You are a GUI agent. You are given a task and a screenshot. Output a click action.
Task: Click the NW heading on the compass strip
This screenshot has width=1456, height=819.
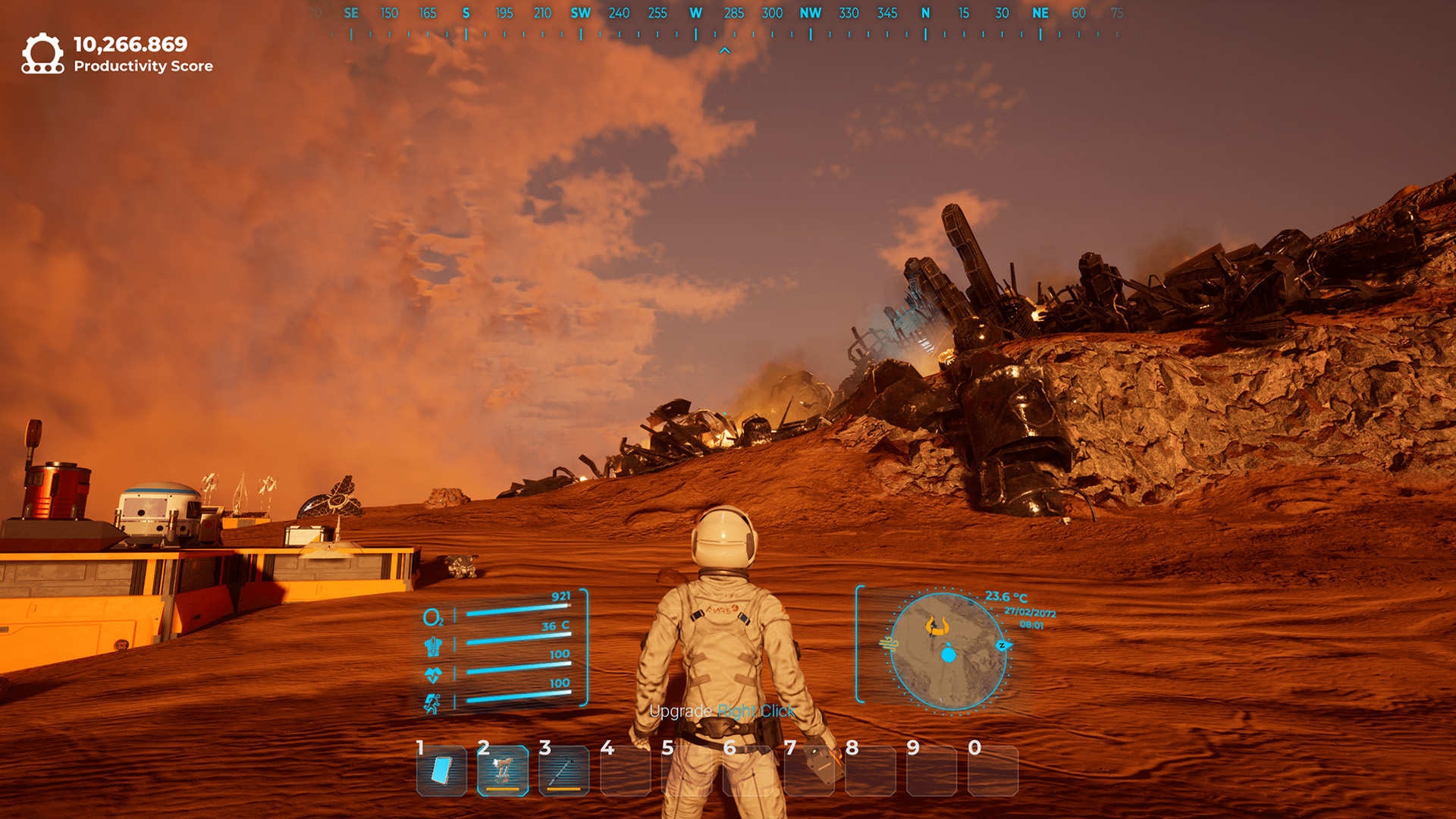tap(809, 13)
